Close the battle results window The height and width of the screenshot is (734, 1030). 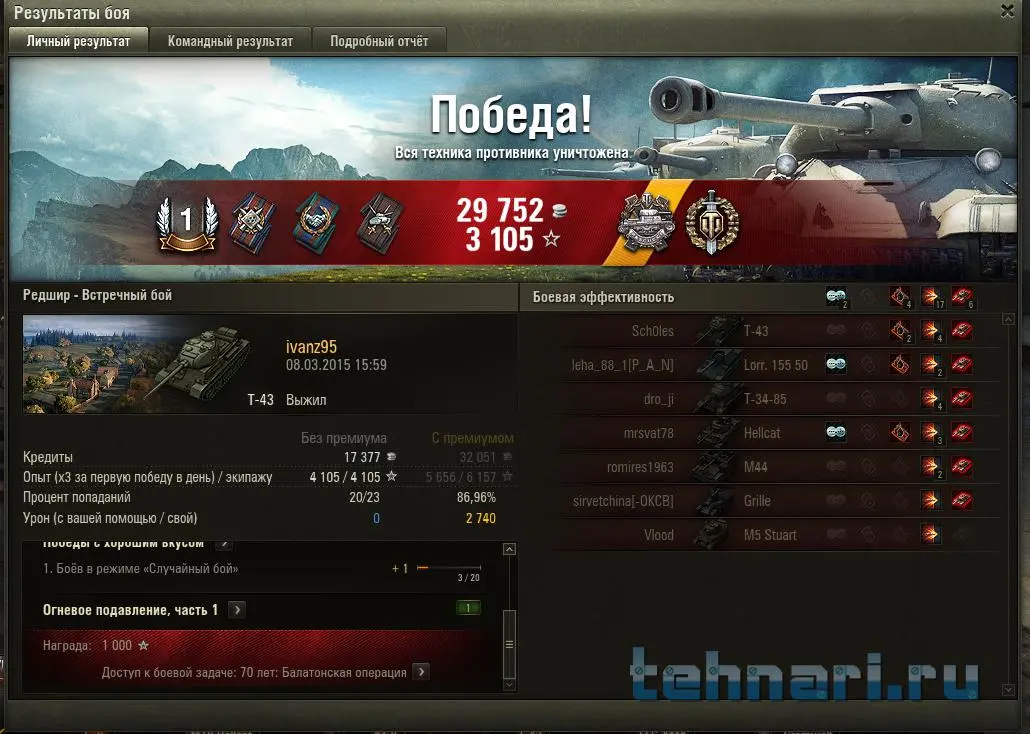1007,11
